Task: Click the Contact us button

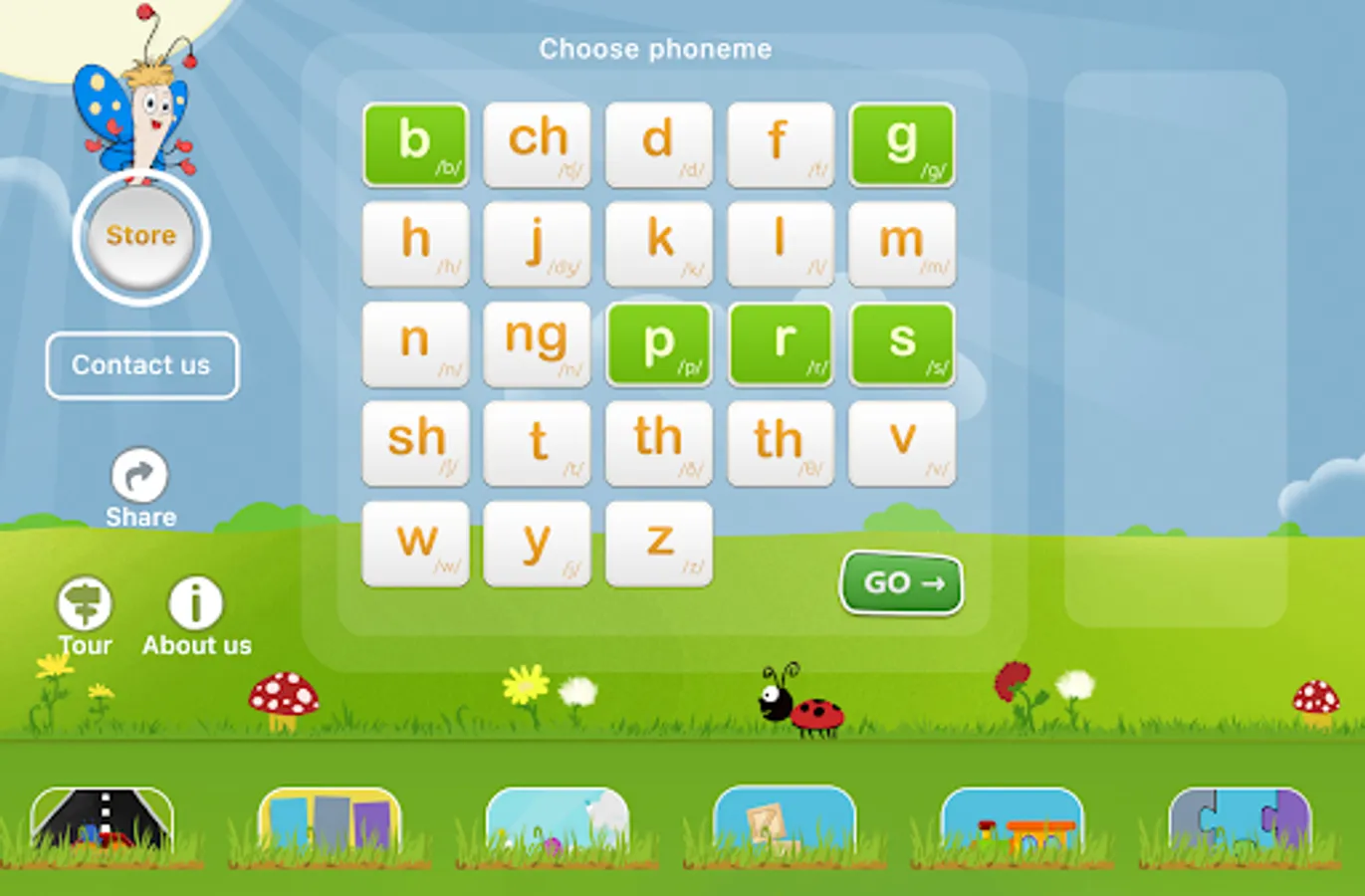Action: 140,365
